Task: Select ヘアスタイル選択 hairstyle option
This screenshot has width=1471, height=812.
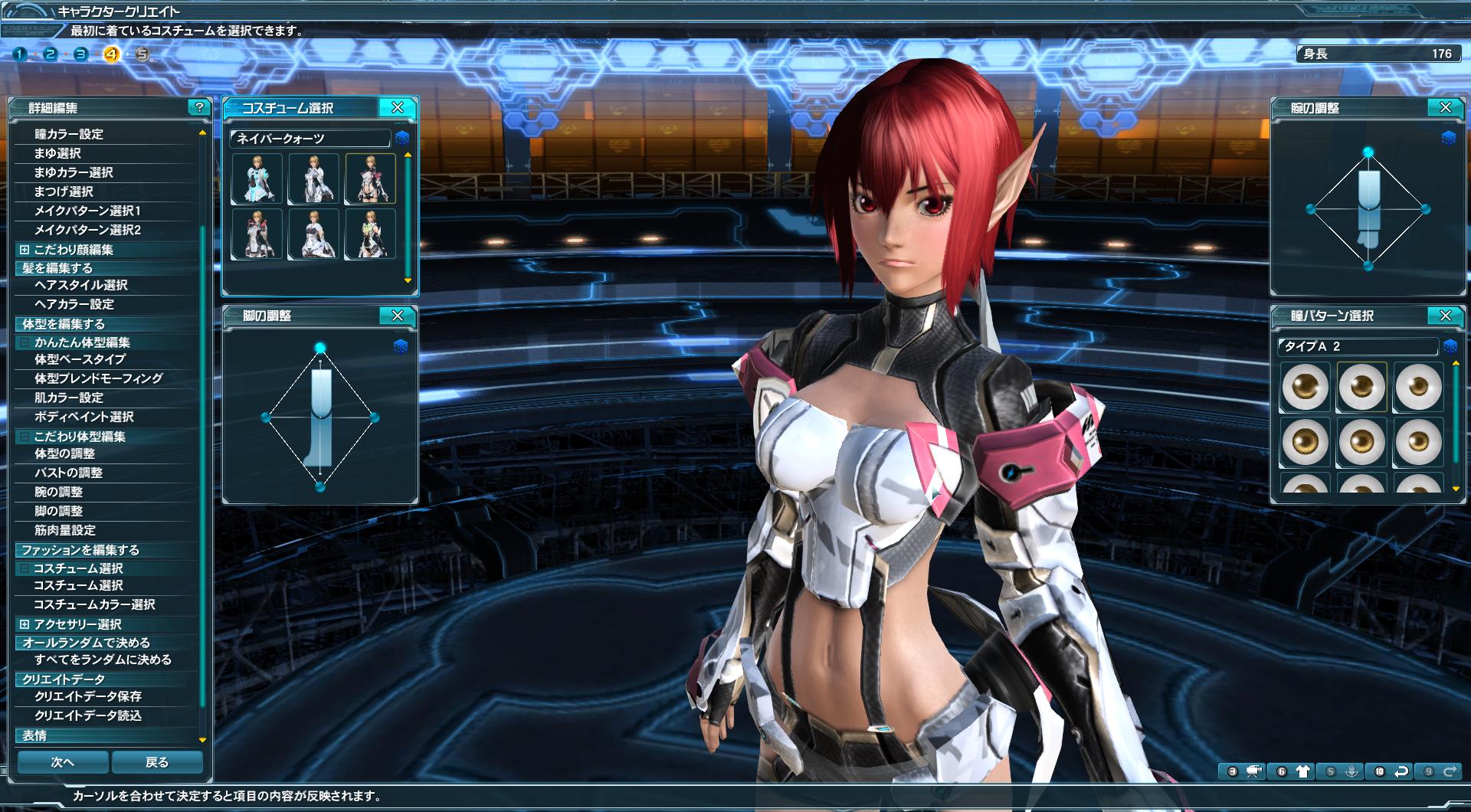Action: tap(81, 285)
